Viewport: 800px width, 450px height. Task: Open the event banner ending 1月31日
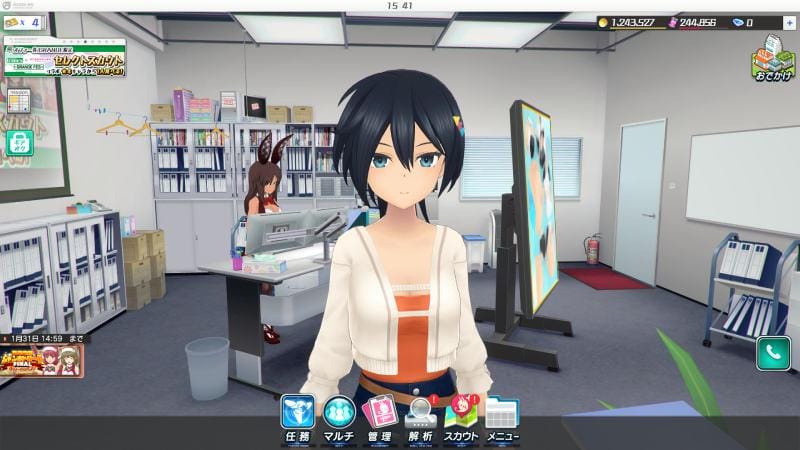point(41,359)
